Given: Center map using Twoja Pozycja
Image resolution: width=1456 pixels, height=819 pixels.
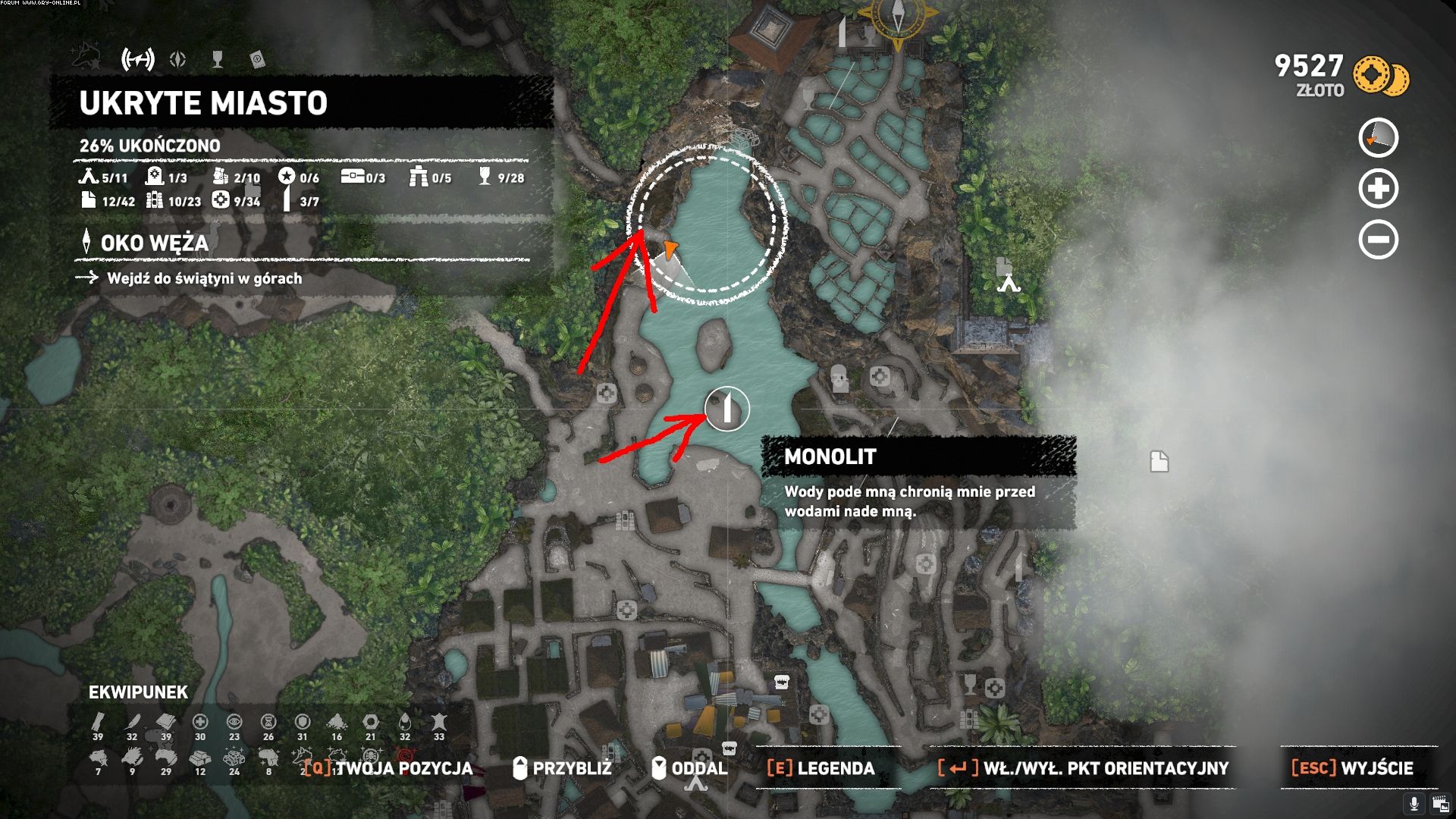Looking at the screenshot, I should (388, 768).
